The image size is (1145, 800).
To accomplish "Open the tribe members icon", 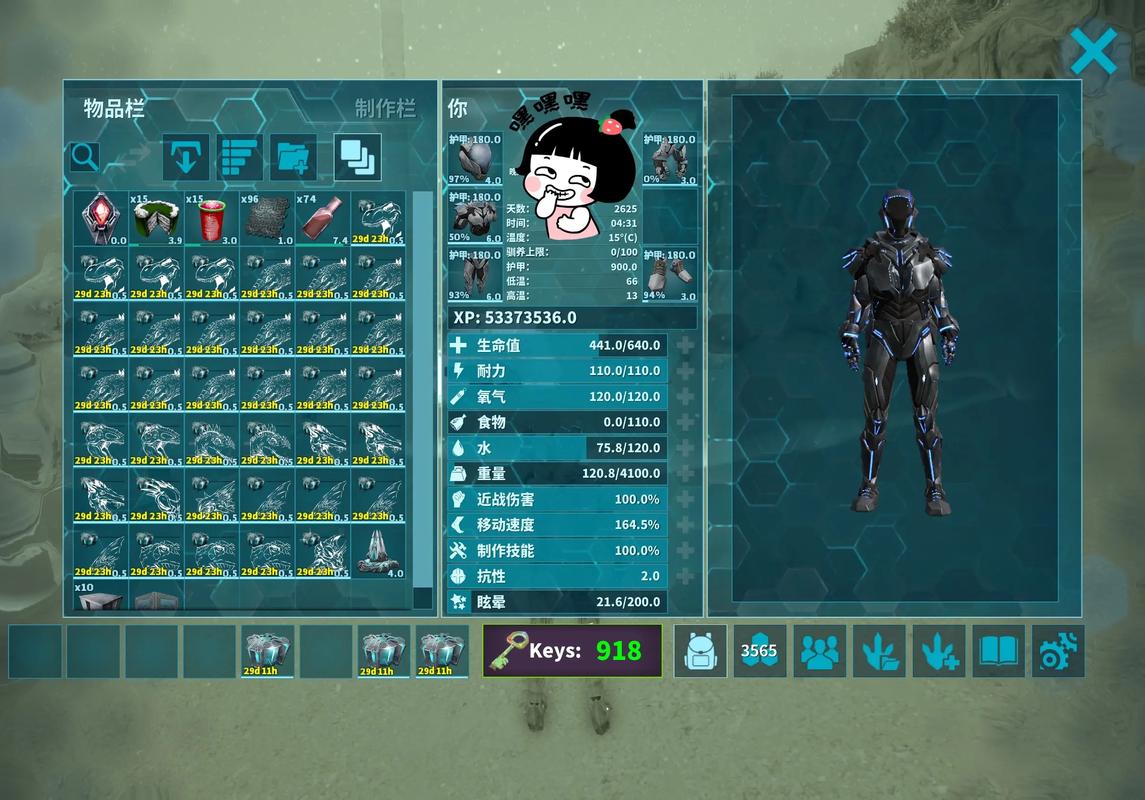I will 820,651.
